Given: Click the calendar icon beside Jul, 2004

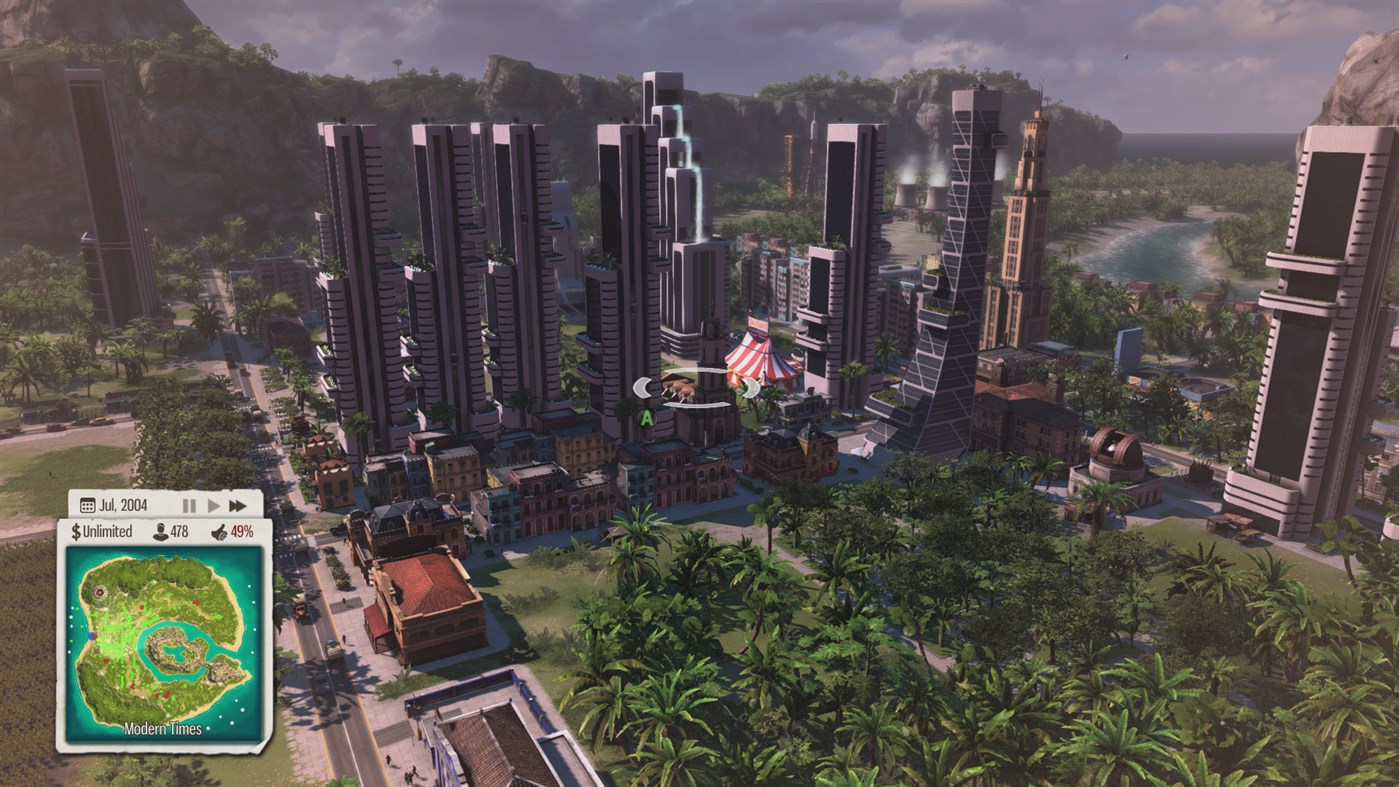Looking at the screenshot, I should click(87, 504).
